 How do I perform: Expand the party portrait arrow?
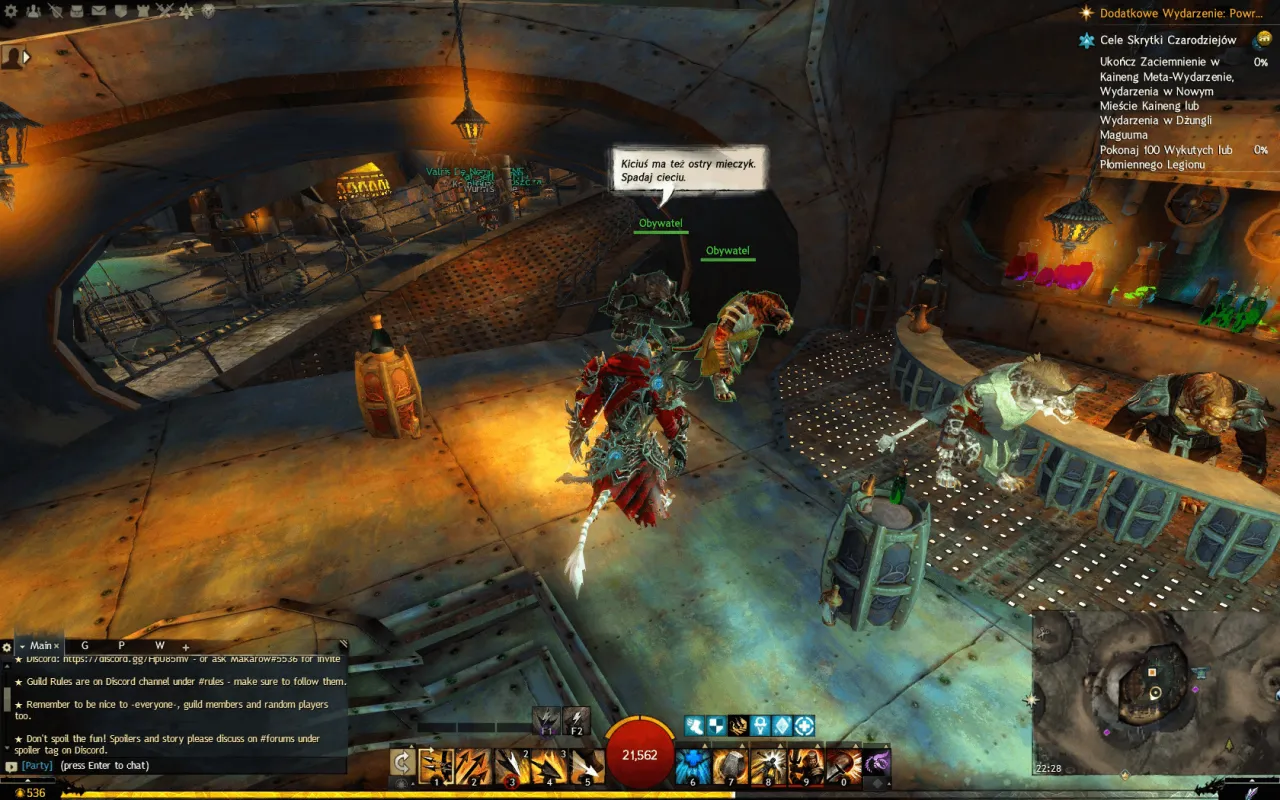tap(26, 58)
